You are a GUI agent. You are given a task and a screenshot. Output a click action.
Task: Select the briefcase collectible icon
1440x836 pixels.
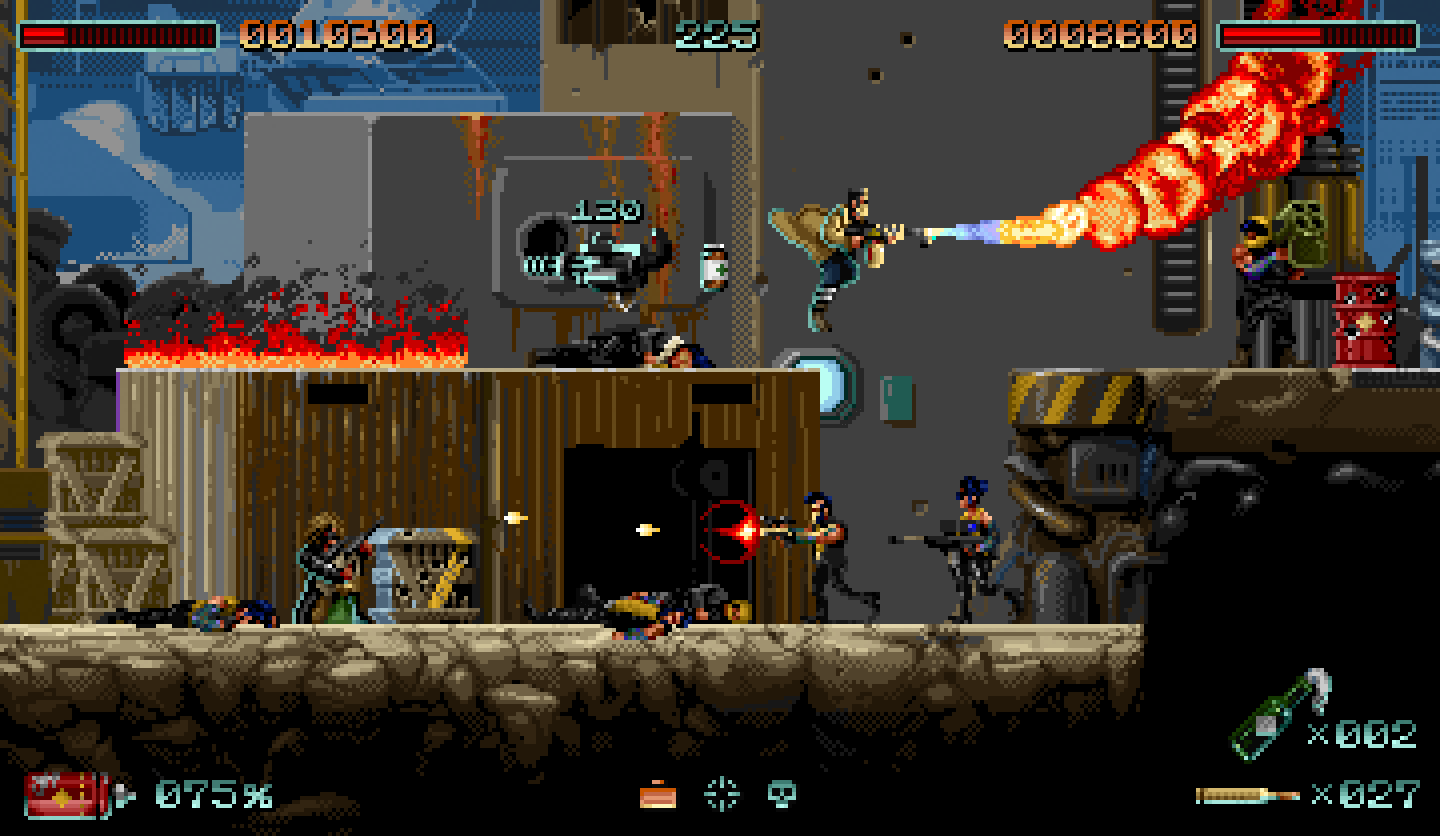point(657,795)
